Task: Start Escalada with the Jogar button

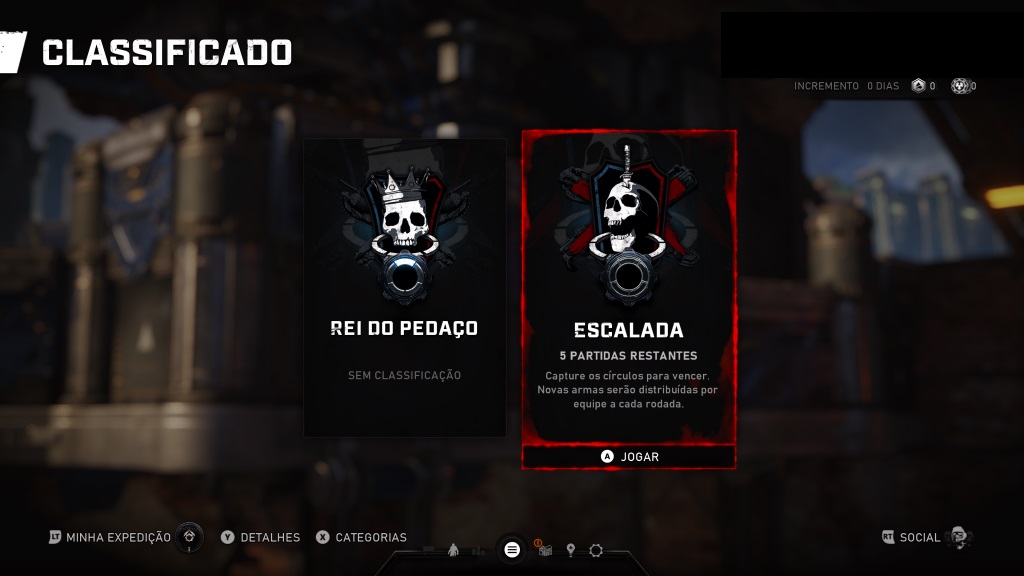Action: 629,457
